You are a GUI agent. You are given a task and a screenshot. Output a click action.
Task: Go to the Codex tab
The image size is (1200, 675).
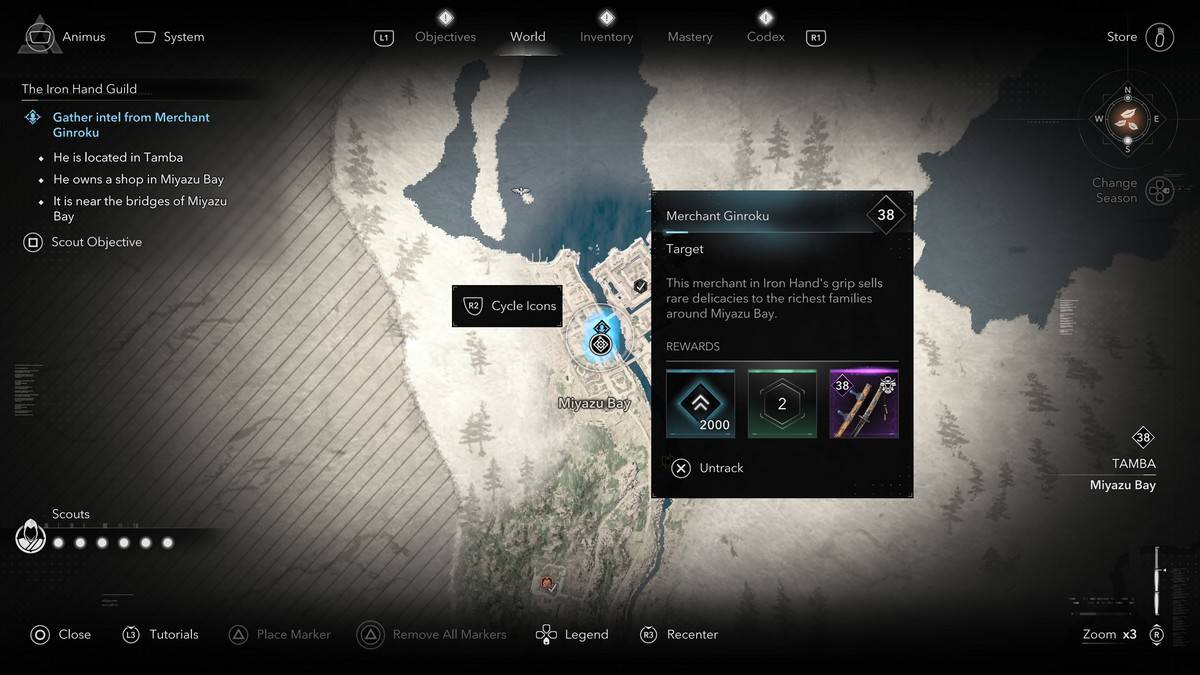pyautogui.click(x=766, y=37)
